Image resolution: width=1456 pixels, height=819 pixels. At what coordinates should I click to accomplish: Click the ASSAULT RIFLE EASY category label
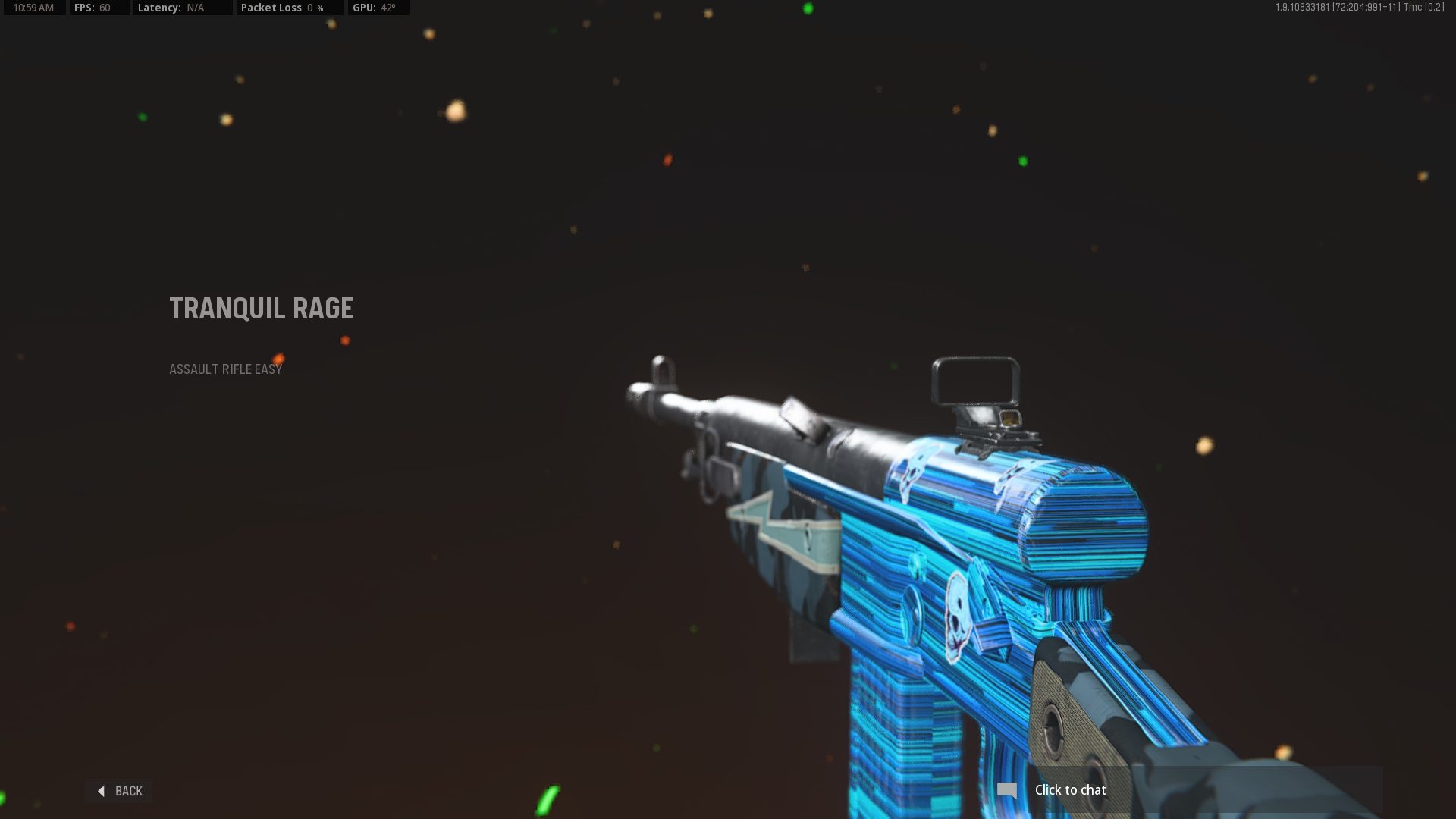[225, 369]
